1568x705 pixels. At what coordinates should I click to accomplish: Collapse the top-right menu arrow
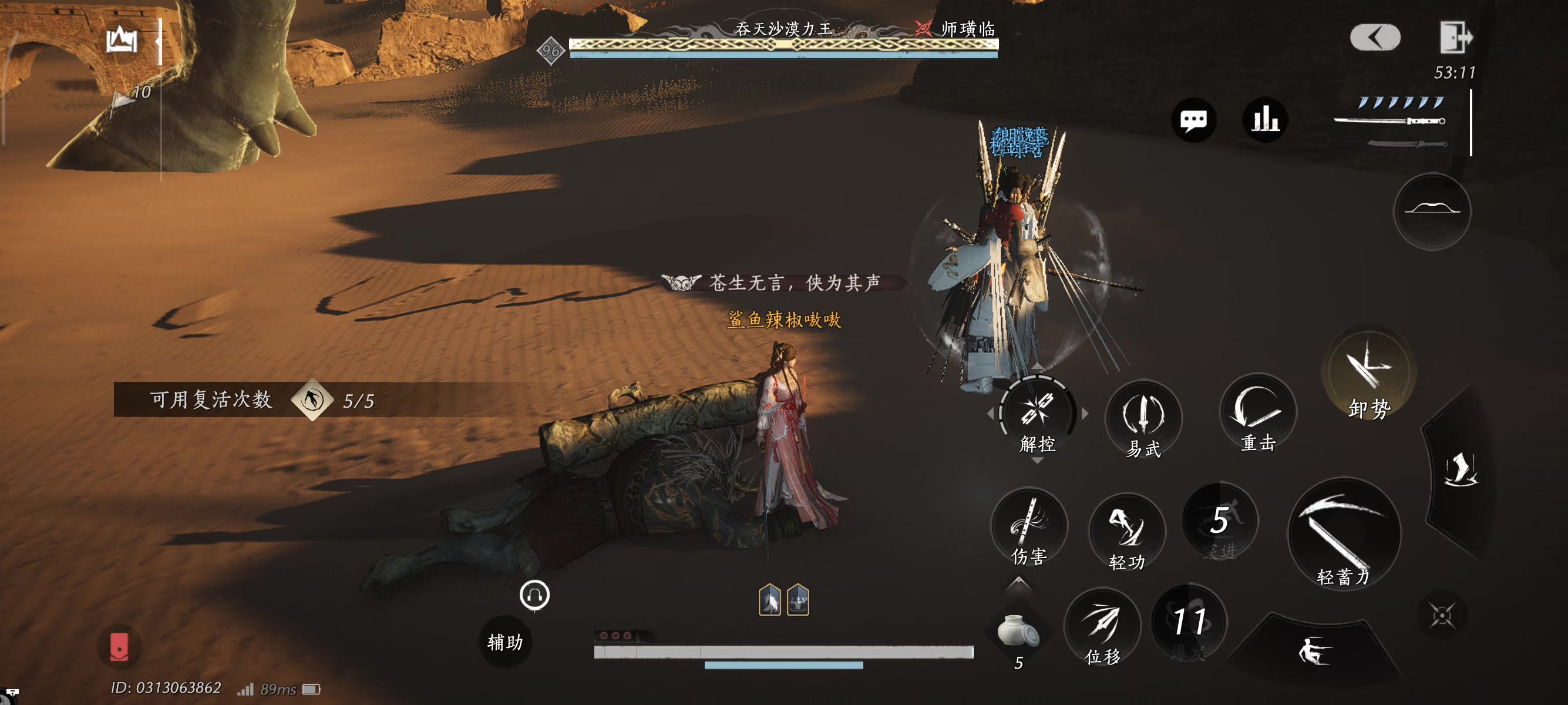coord(1375,38)
